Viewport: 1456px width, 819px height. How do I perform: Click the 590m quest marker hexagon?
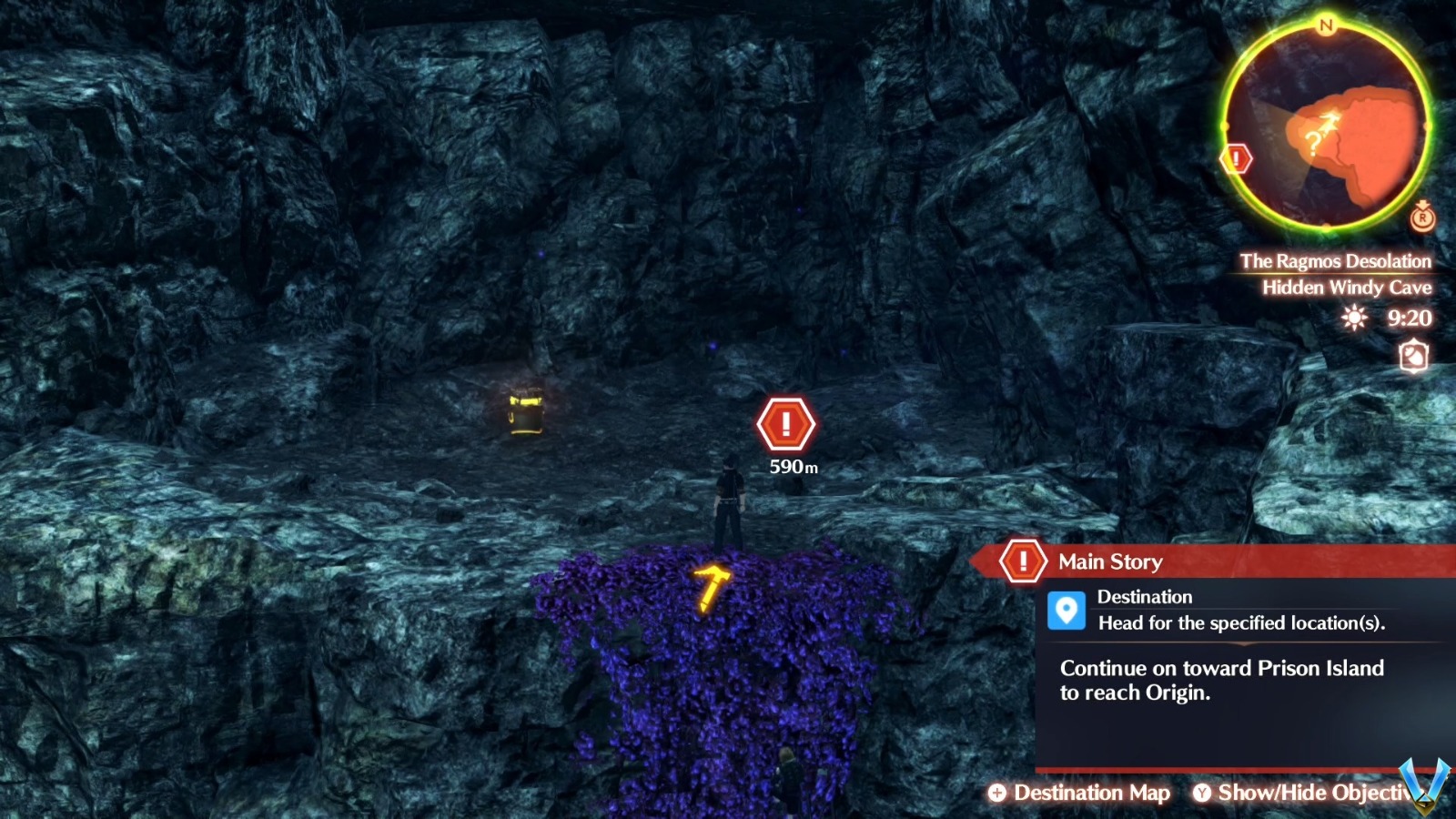tap(784, 423)
